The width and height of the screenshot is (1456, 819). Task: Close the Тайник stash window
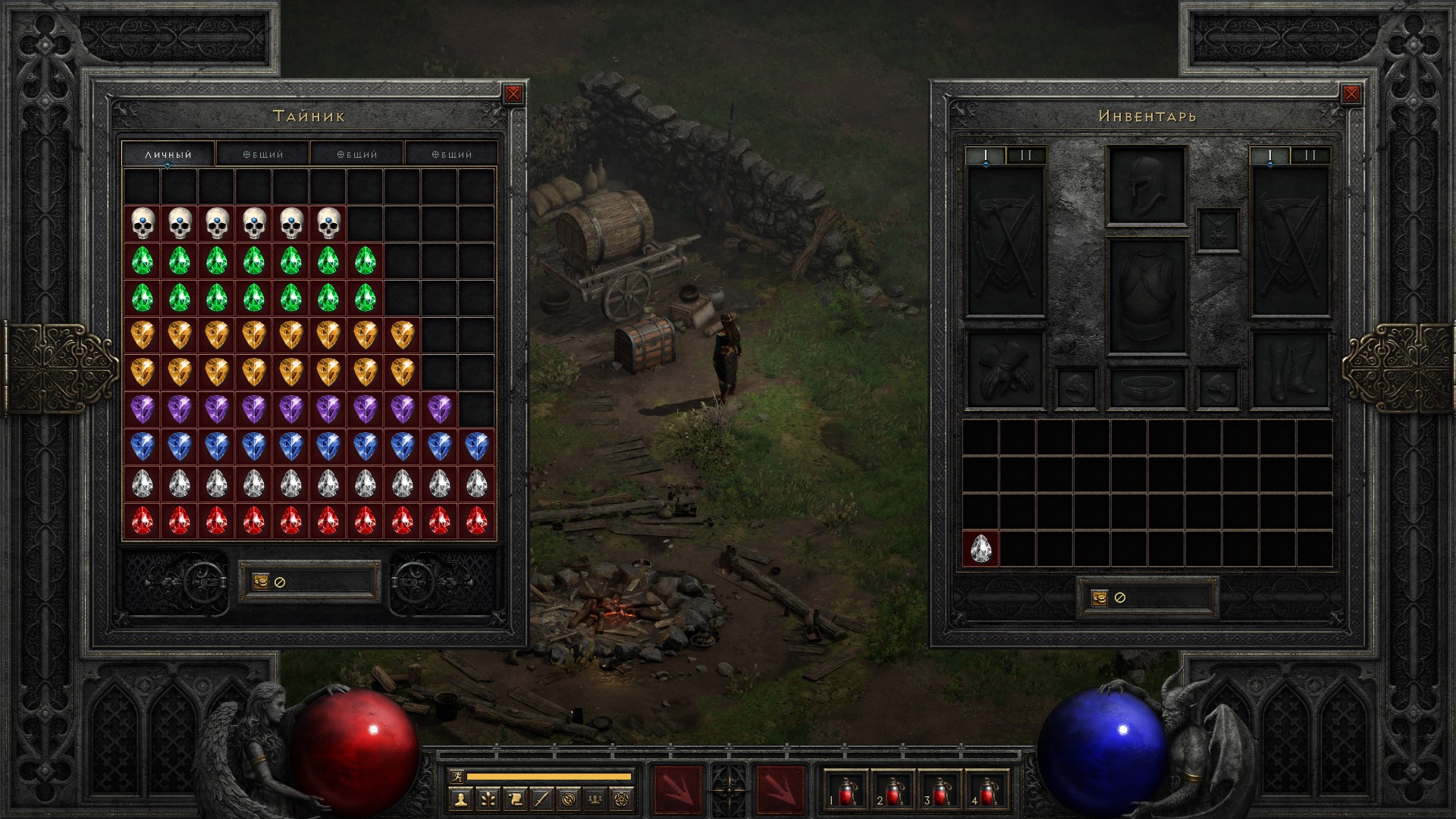(x=513, y=94)
